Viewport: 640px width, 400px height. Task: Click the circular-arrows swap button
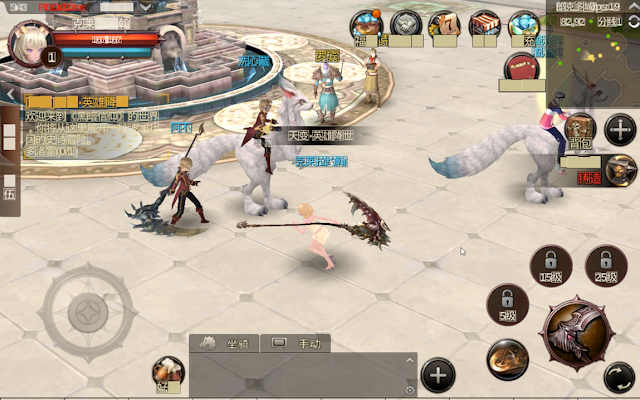click(x=619, y=378)
